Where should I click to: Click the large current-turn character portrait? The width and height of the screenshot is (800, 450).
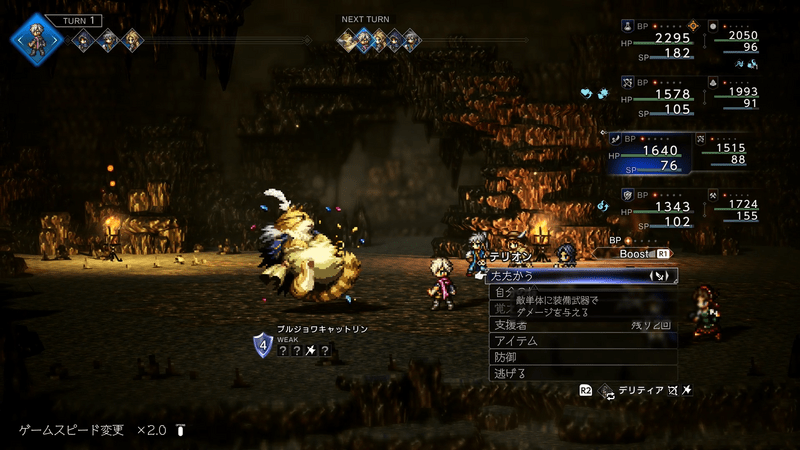(x=37, y=39)
